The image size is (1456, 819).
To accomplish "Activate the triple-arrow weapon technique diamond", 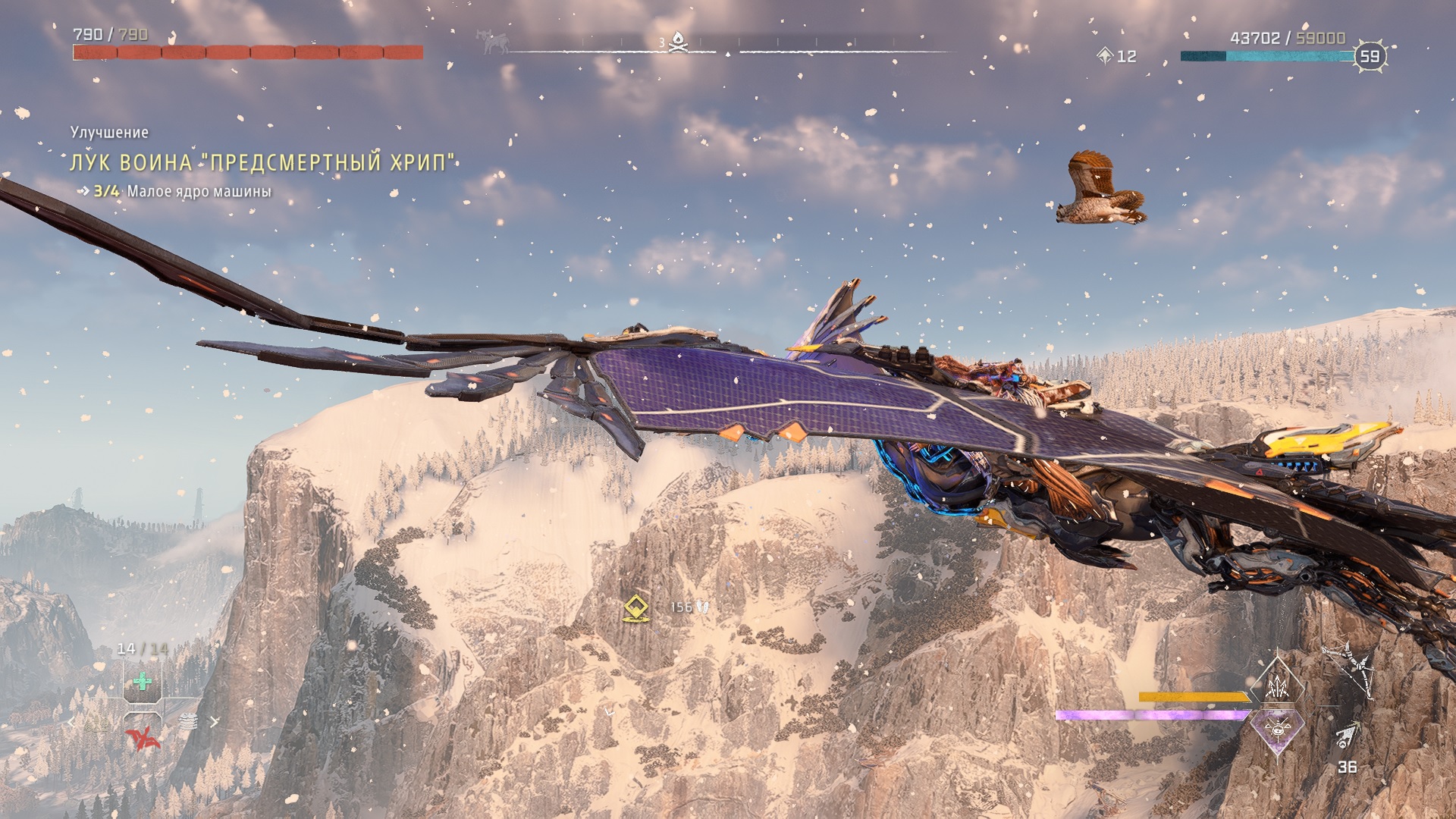I will (x=1278, y=686).
